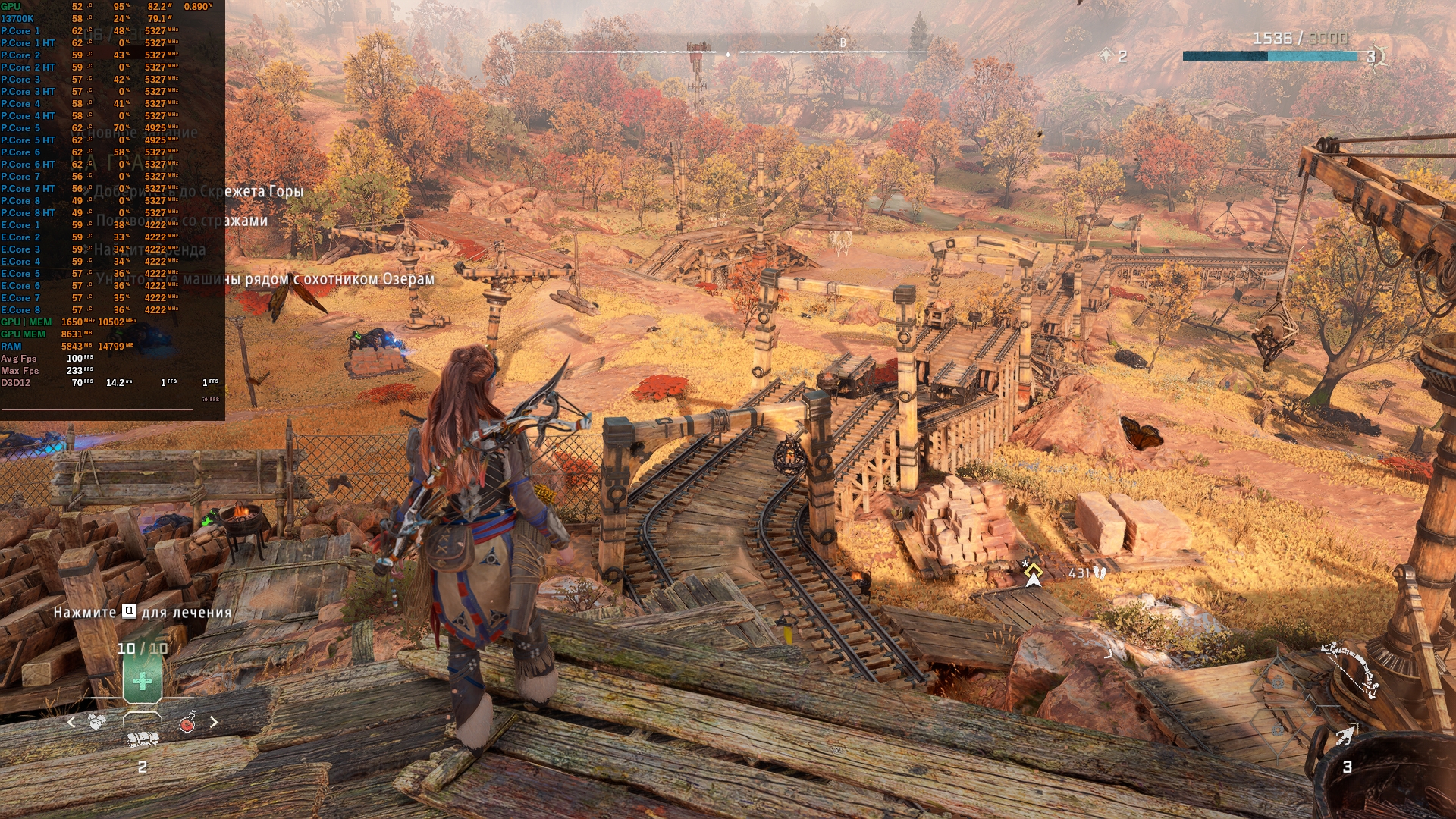Cycle tools with the right arrow
This screenshot has width=1456, height=819.
pos(214,722)
